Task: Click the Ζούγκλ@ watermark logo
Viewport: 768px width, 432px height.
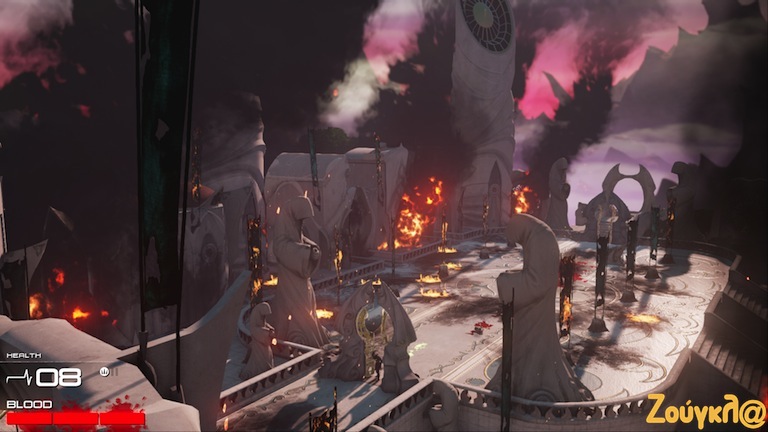Action: (705, 410)
